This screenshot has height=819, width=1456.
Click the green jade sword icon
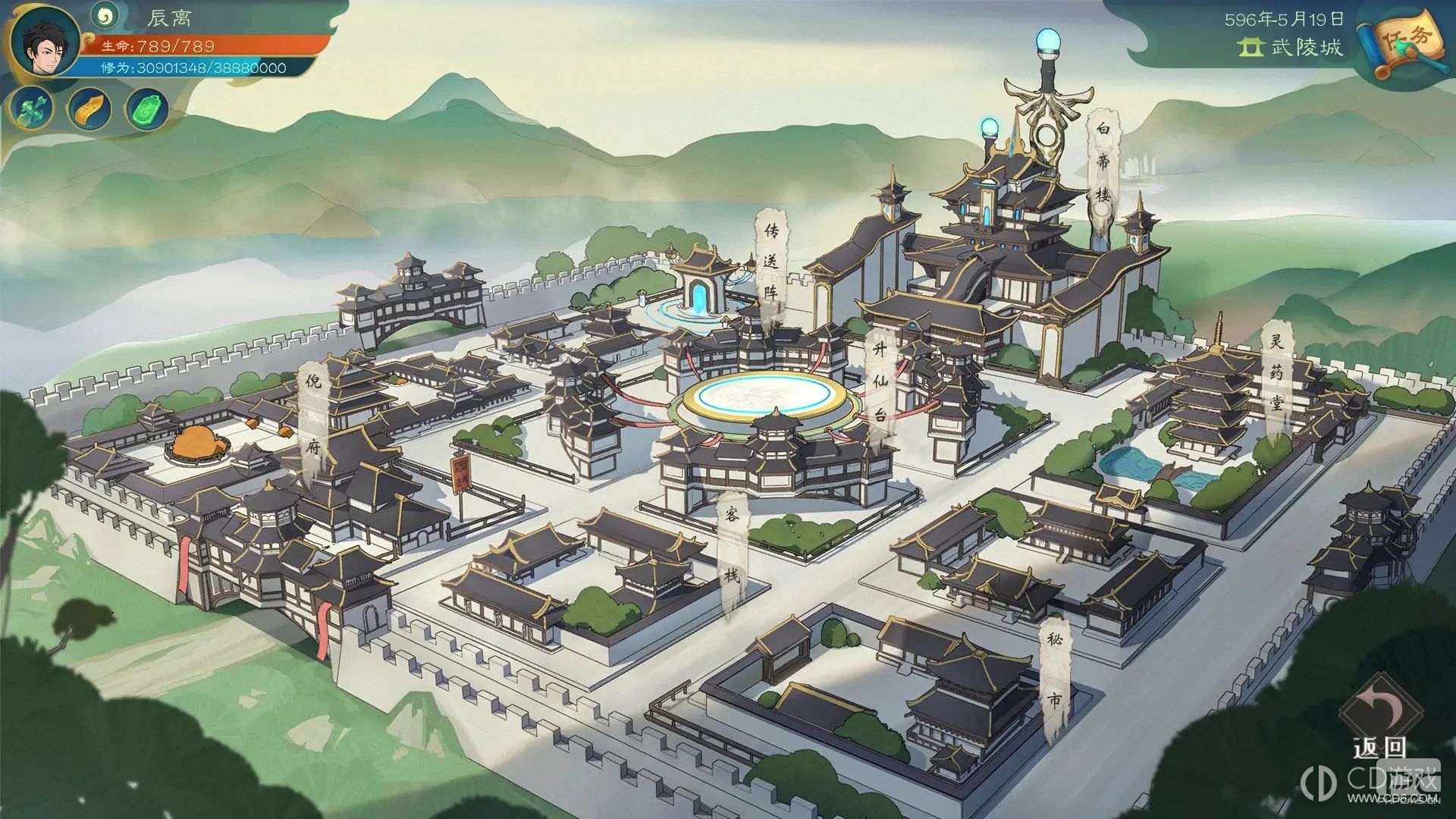(32, 108)
